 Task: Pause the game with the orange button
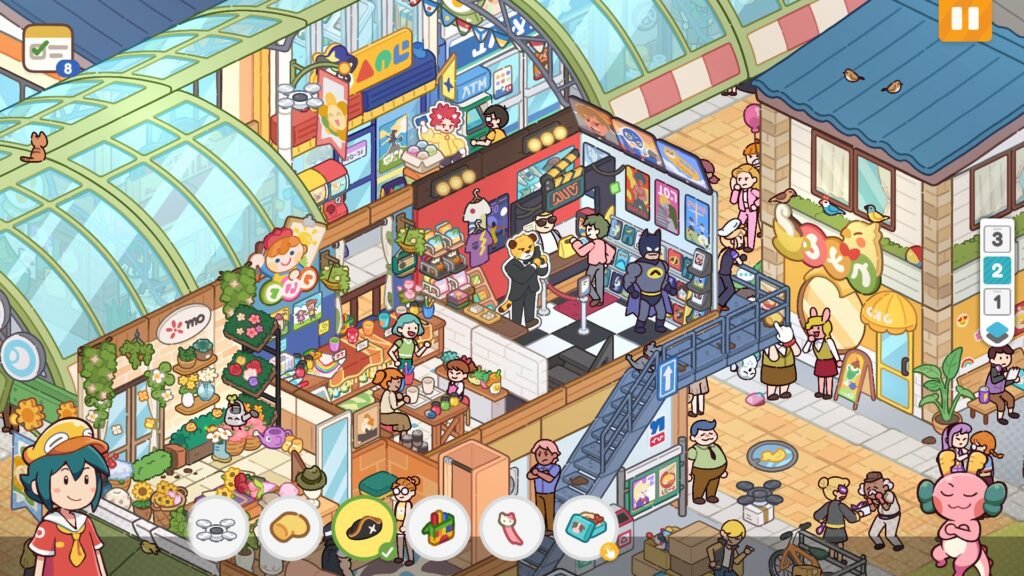964,20
